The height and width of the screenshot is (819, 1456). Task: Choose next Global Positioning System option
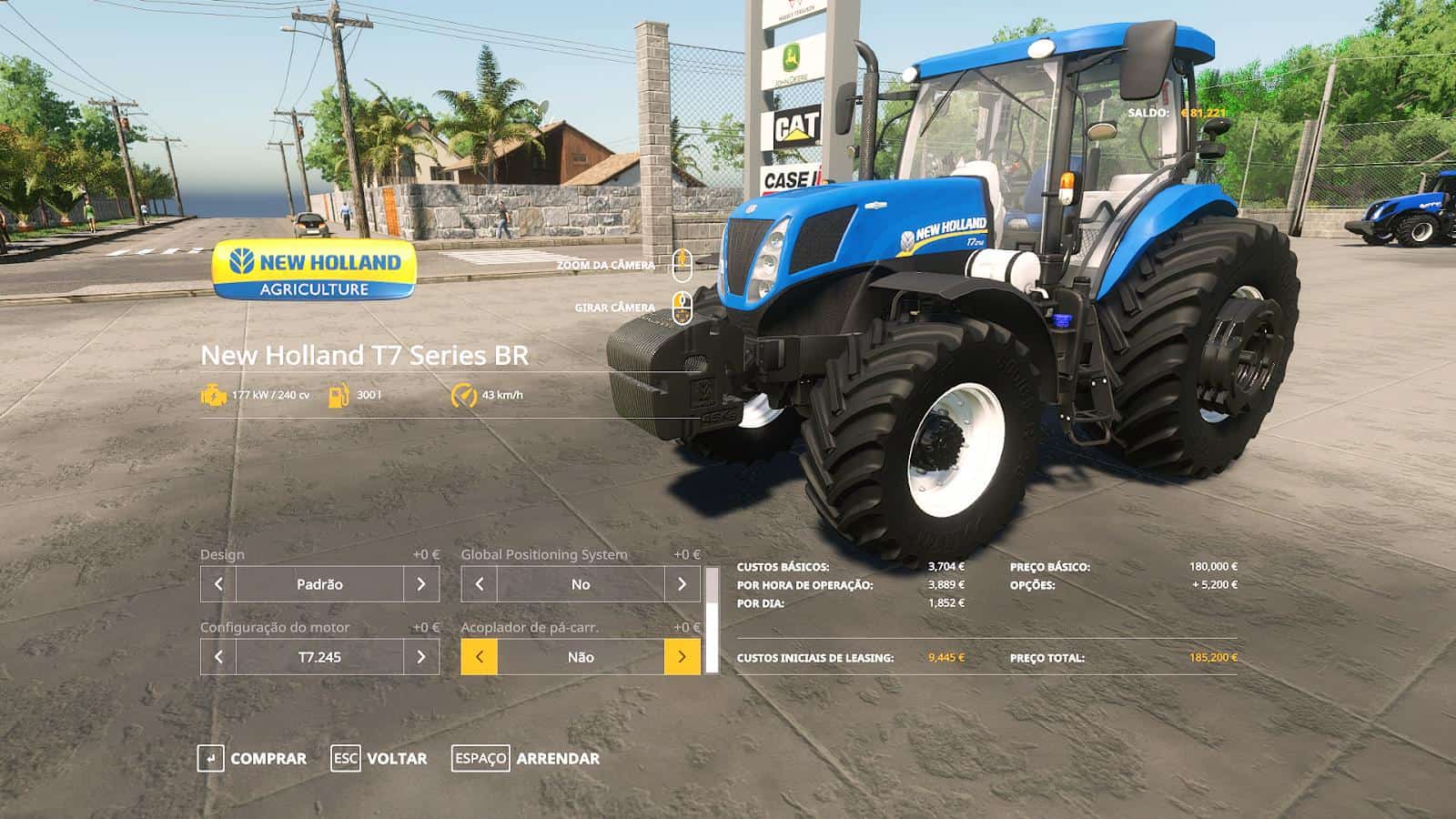(x=682, y=584)
